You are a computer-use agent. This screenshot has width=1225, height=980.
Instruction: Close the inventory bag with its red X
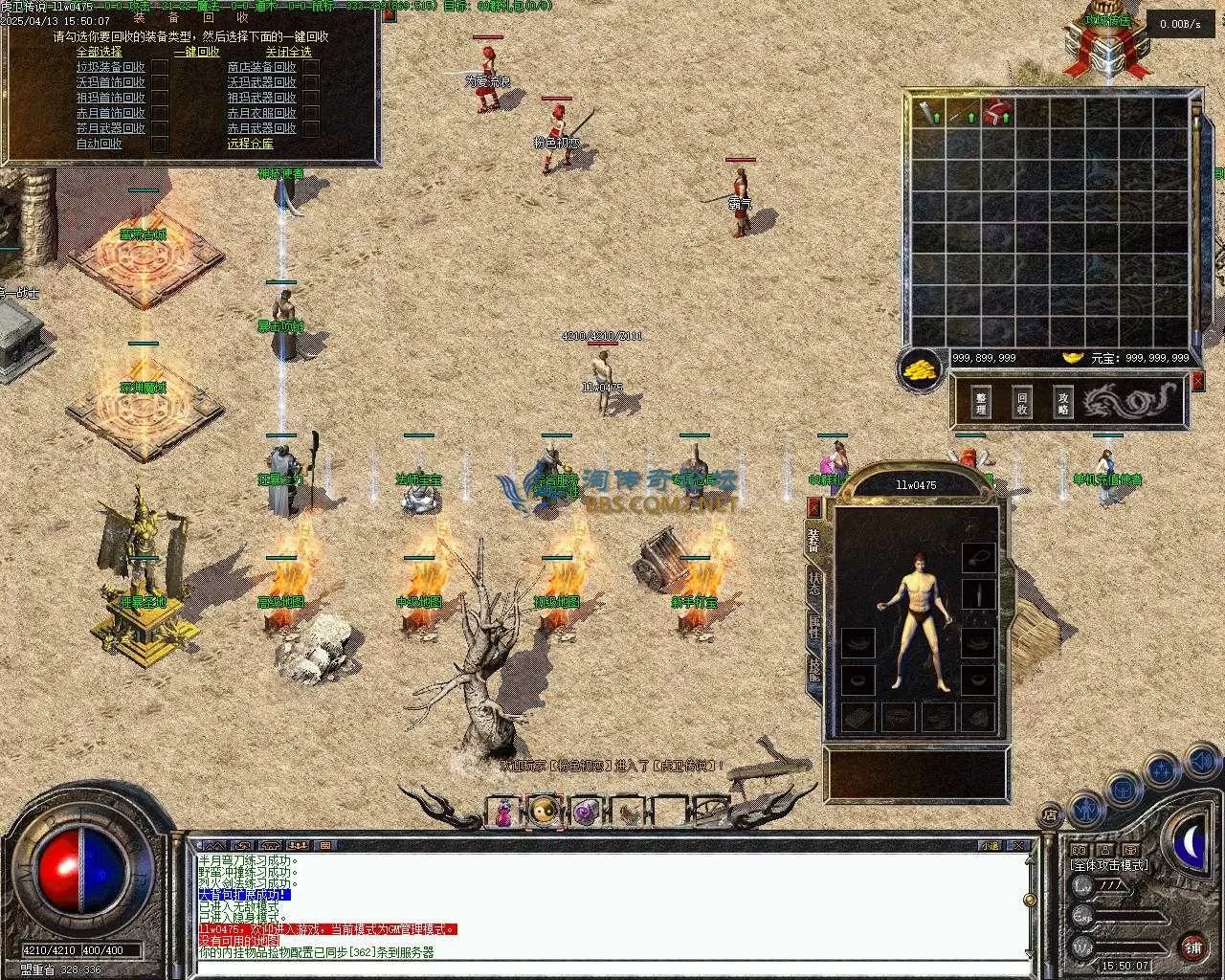pyautogui.click(x=1198, y=381)
